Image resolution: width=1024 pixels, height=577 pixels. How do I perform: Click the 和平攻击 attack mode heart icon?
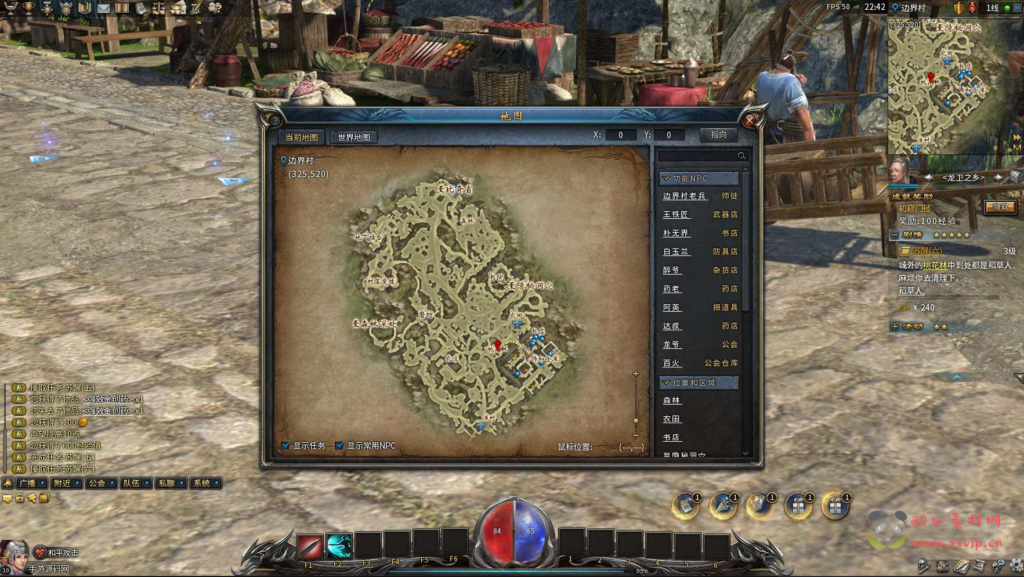point(40,552)
